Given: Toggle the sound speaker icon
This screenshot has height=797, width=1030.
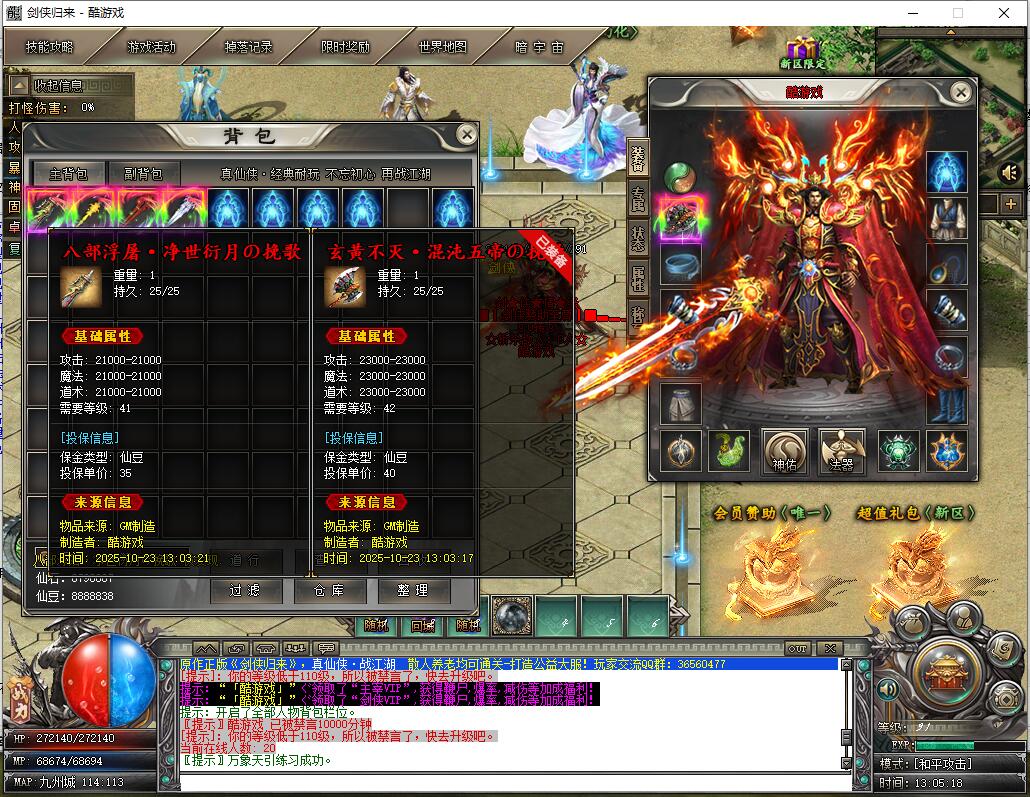Looking at the screenshot, I should click(1009, 173).
